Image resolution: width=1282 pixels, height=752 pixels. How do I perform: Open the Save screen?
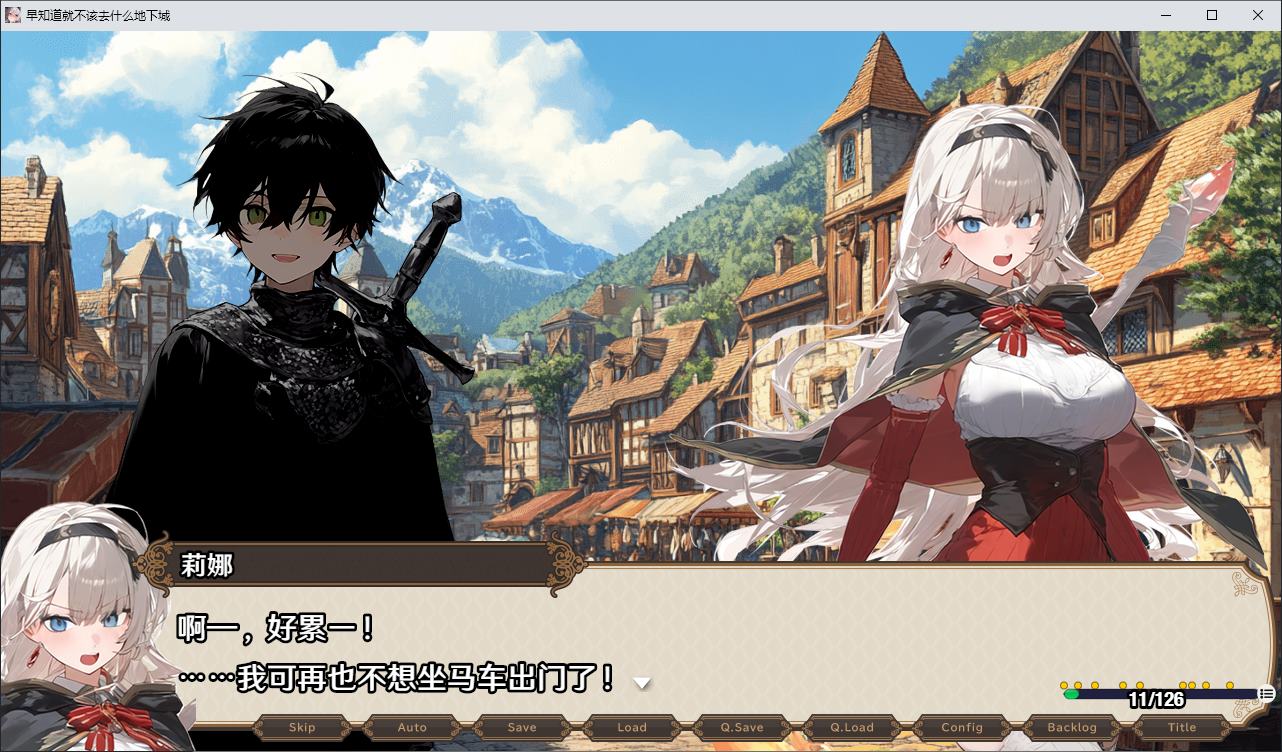click(x=521, y=727)
